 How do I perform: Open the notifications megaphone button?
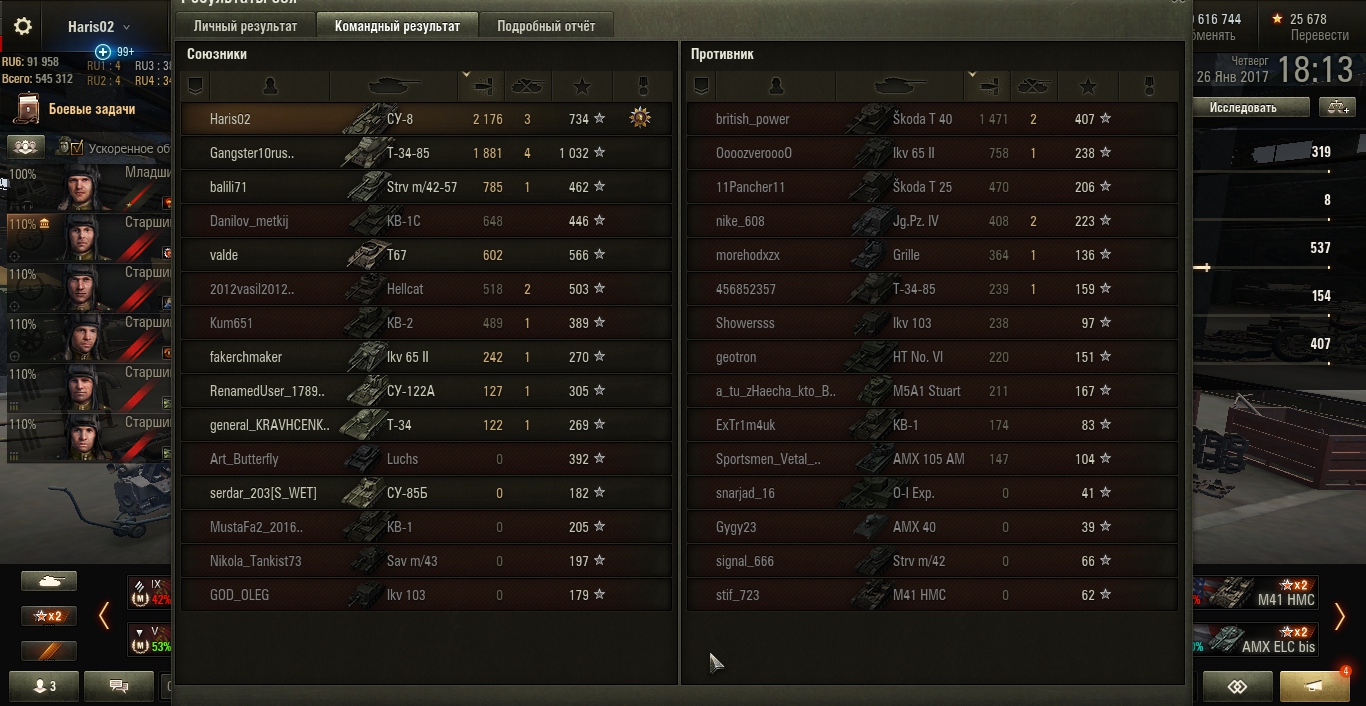click(1314, 686)
